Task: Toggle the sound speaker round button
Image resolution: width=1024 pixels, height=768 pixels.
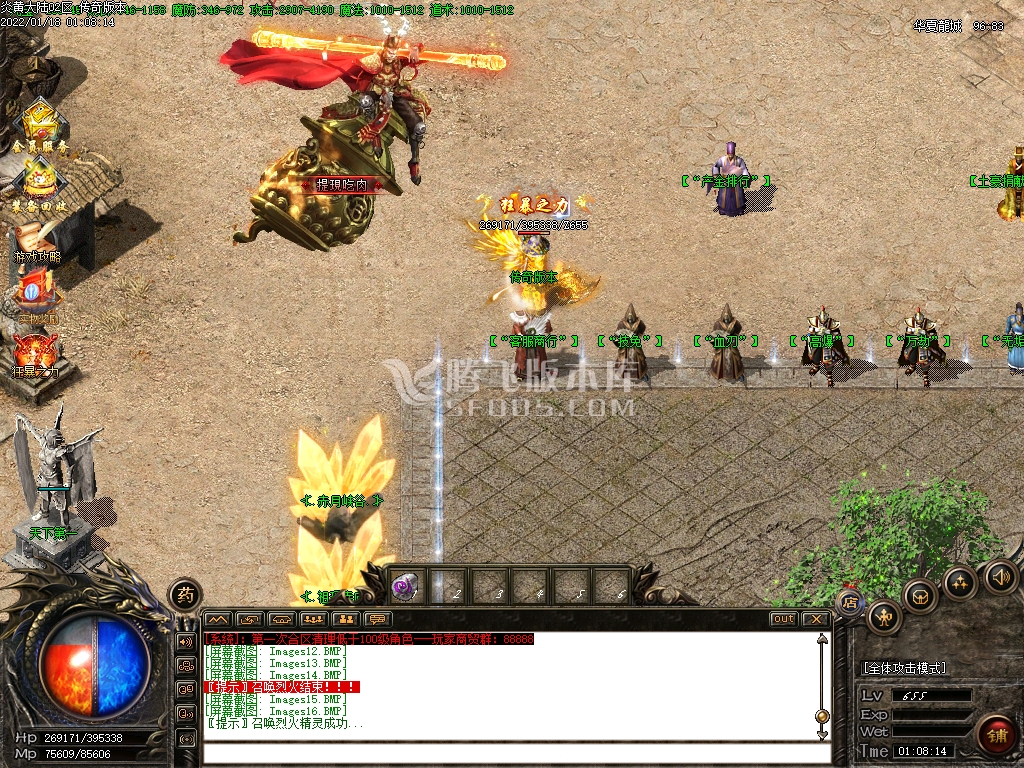Action: point(1001,576)
